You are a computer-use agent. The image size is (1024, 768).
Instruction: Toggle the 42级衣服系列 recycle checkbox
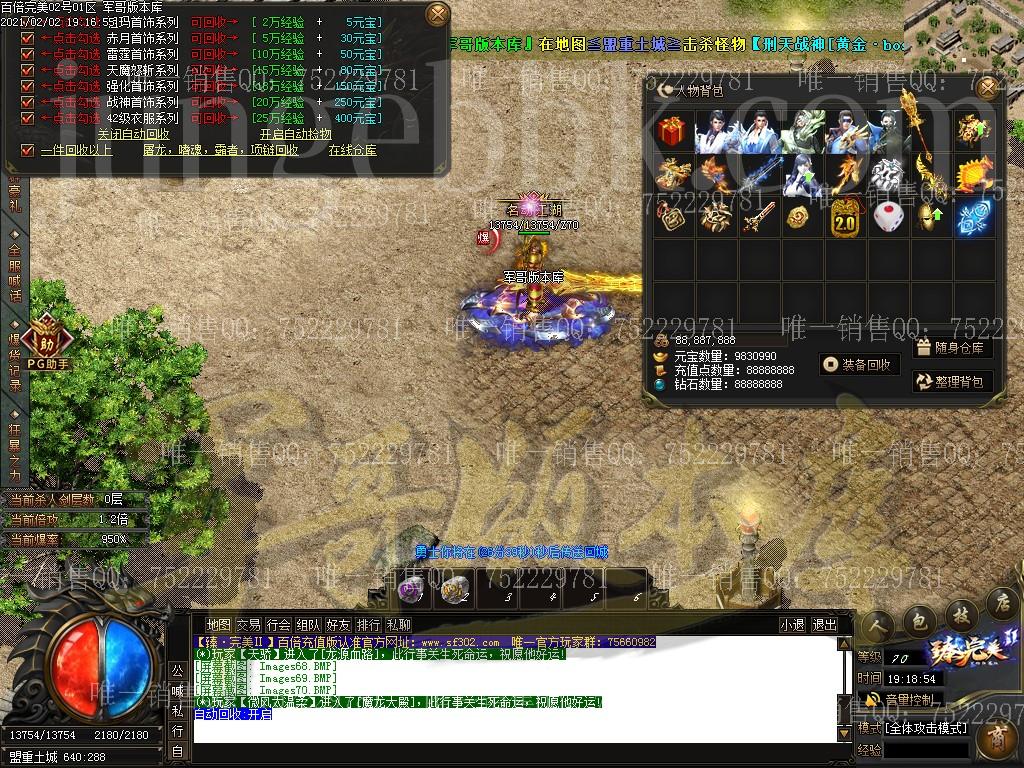point(28,118)
